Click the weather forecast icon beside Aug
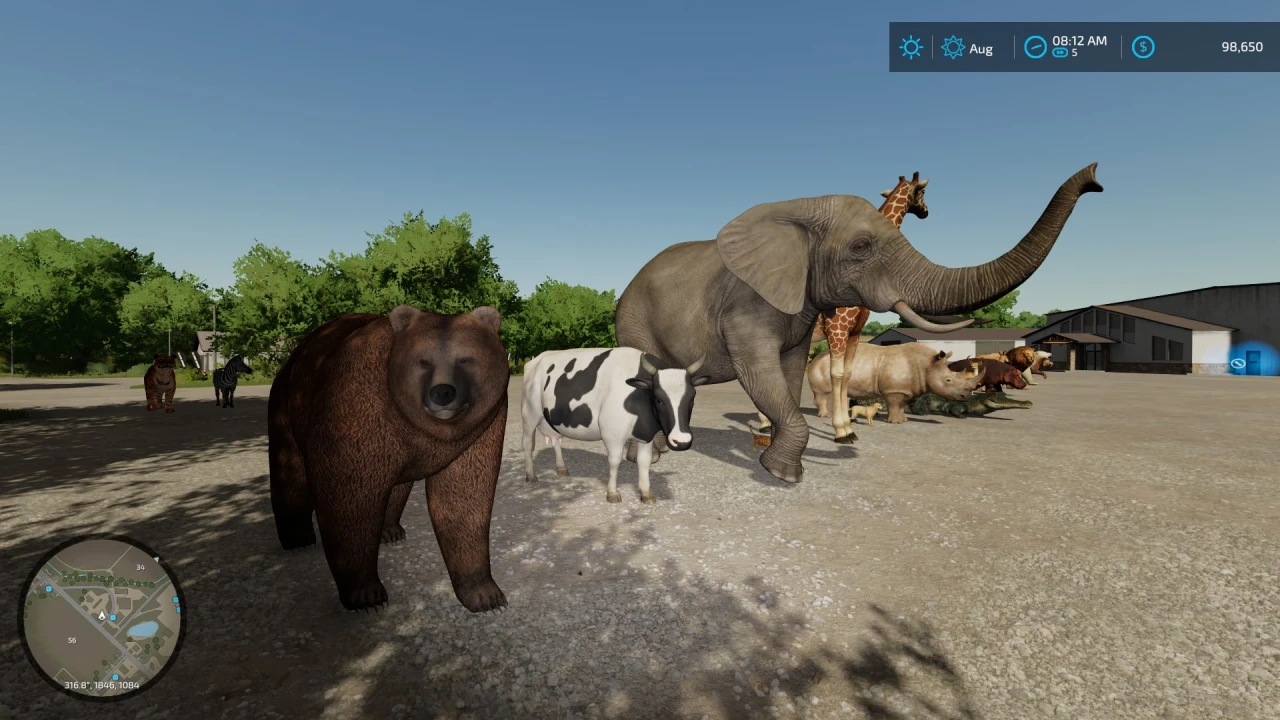Screen dimensions: 1280x720 pos(952,47)
